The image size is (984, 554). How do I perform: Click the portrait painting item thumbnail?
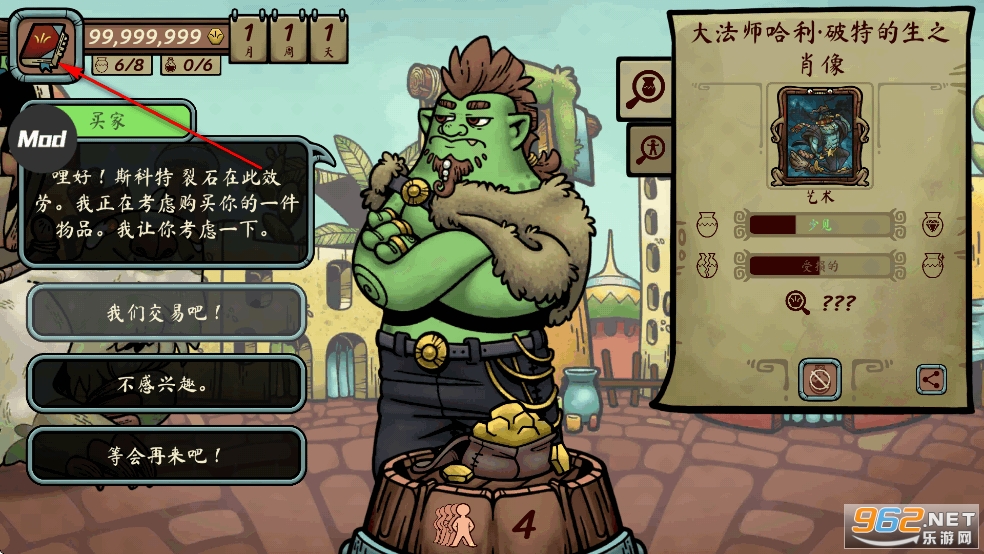click(x=819, y=137)
